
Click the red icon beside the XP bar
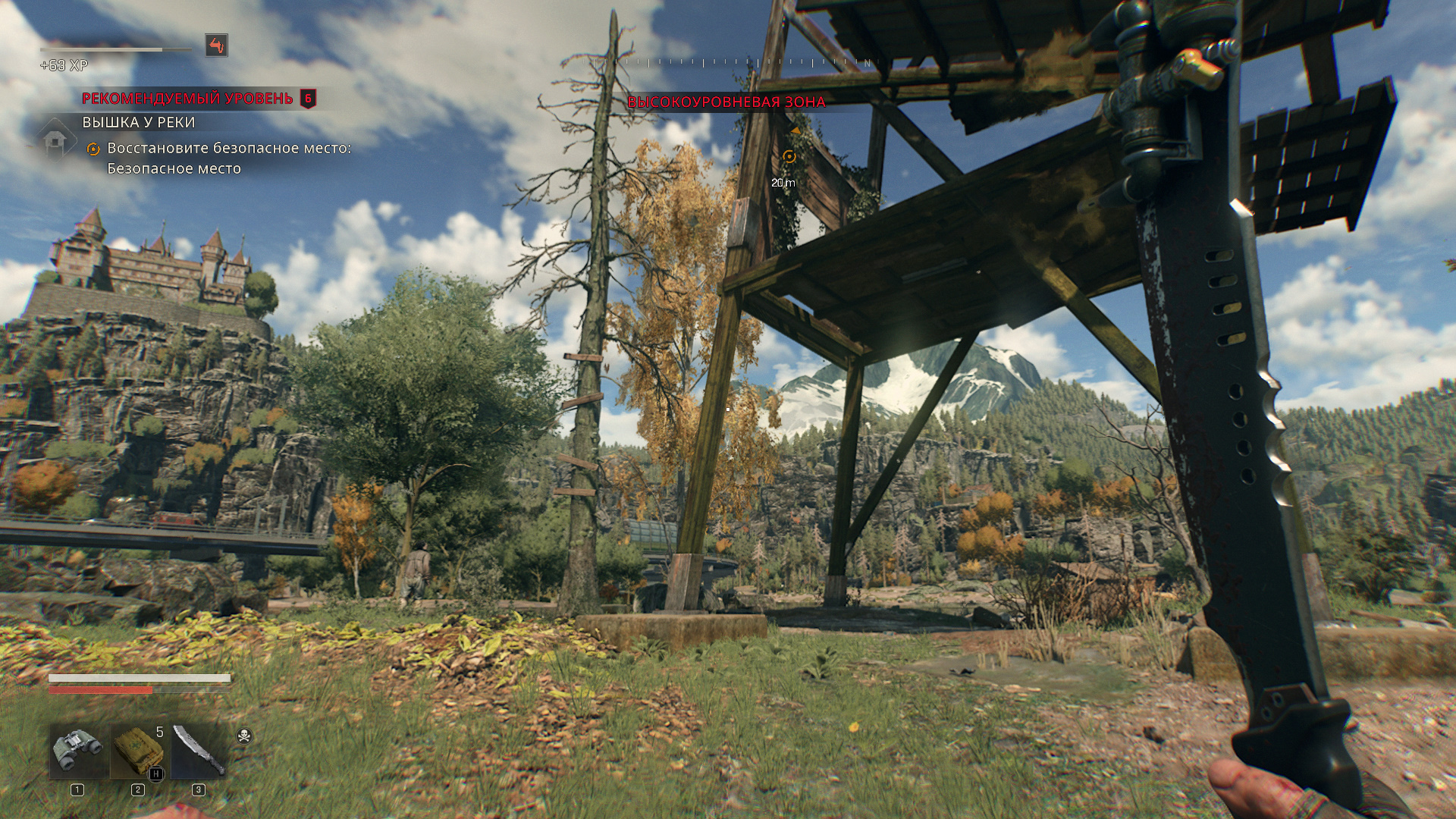click(216, 45)
